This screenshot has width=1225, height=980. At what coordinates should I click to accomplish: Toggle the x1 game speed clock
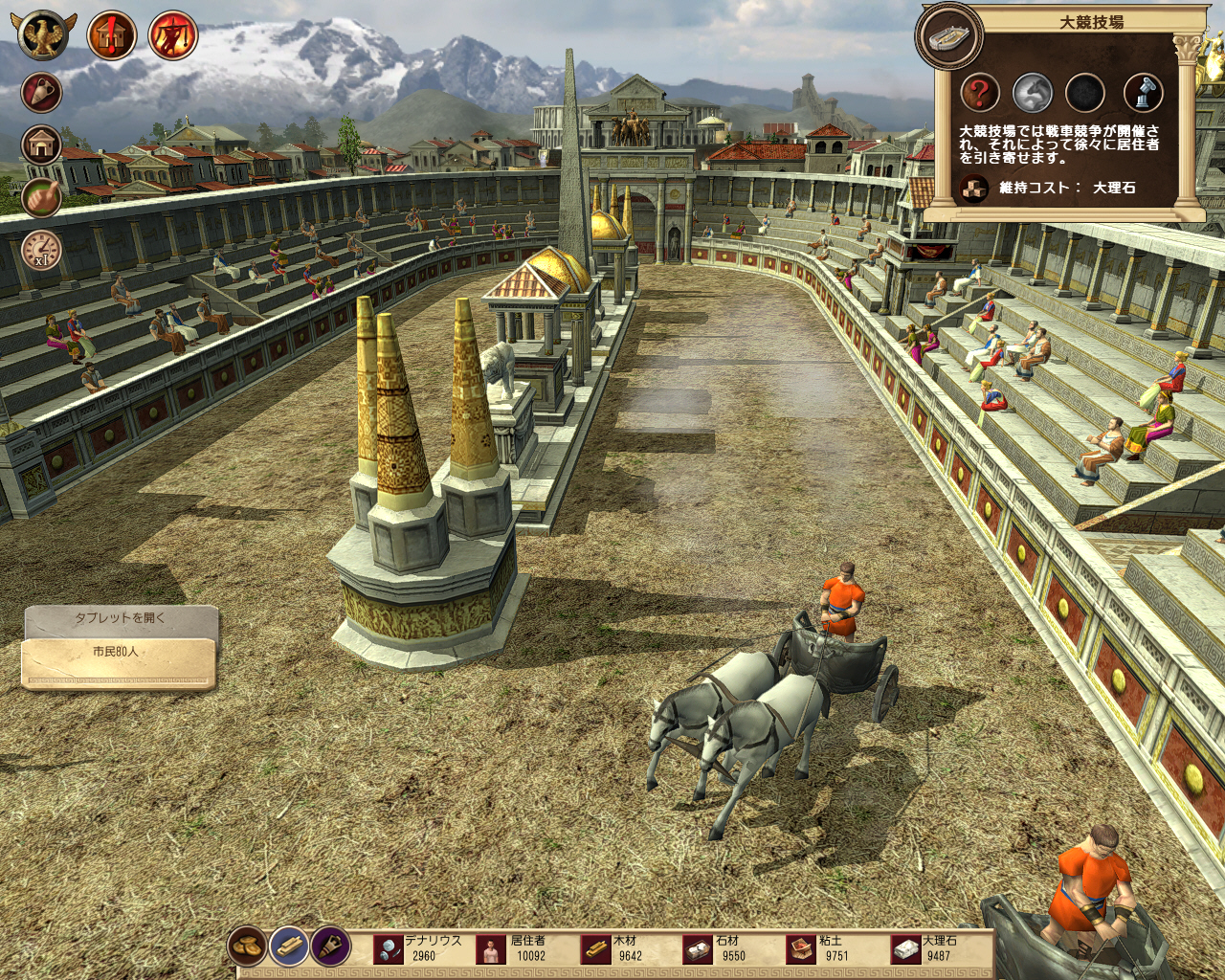coord(42,250)
